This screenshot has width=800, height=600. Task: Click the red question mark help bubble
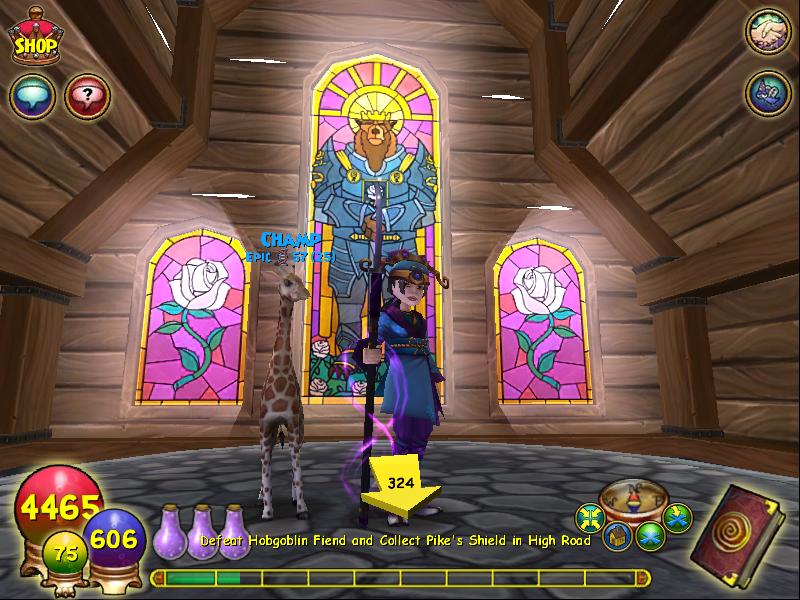click(x=86, y=97)
